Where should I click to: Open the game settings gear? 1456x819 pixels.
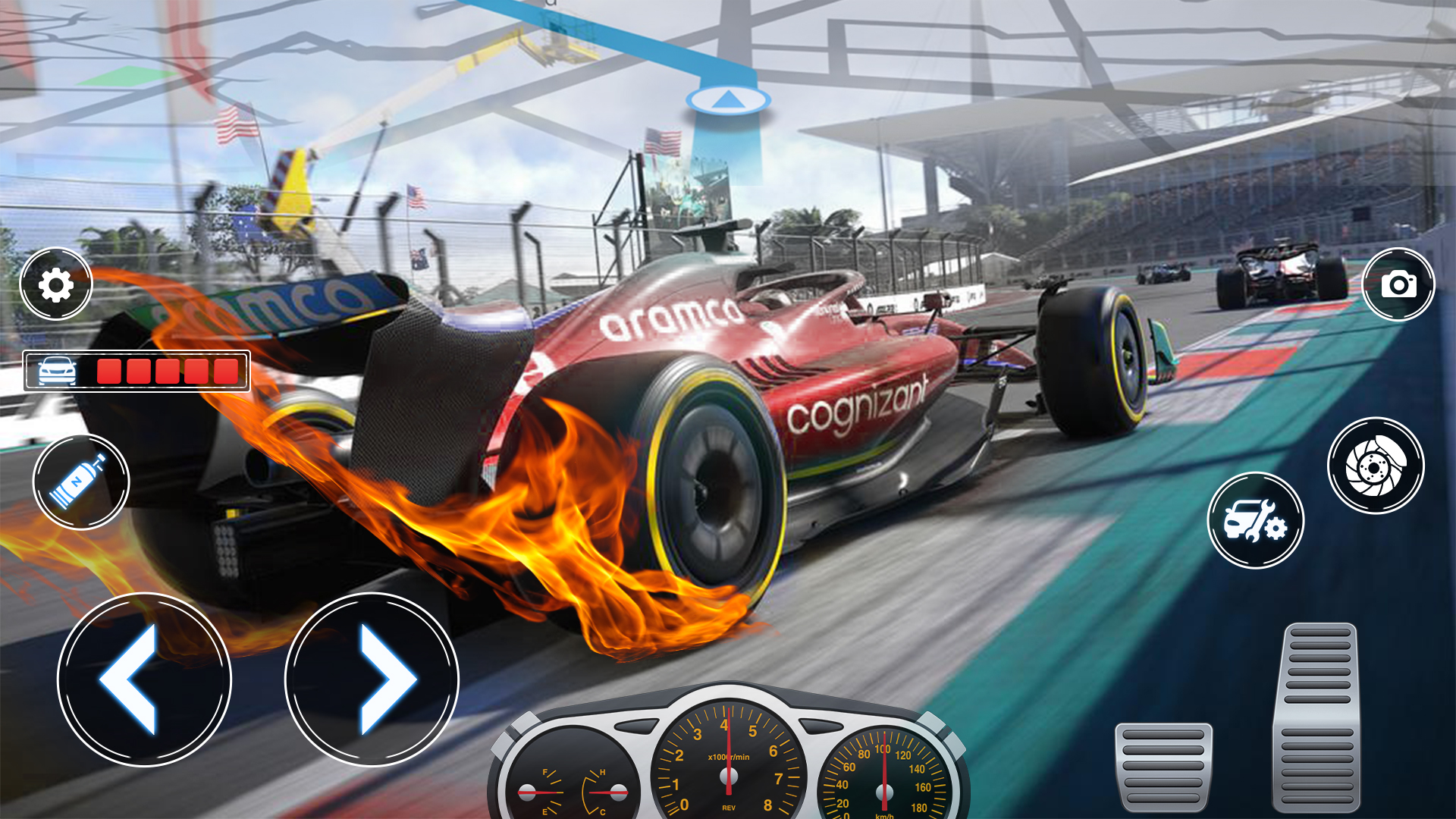[57, 284]
